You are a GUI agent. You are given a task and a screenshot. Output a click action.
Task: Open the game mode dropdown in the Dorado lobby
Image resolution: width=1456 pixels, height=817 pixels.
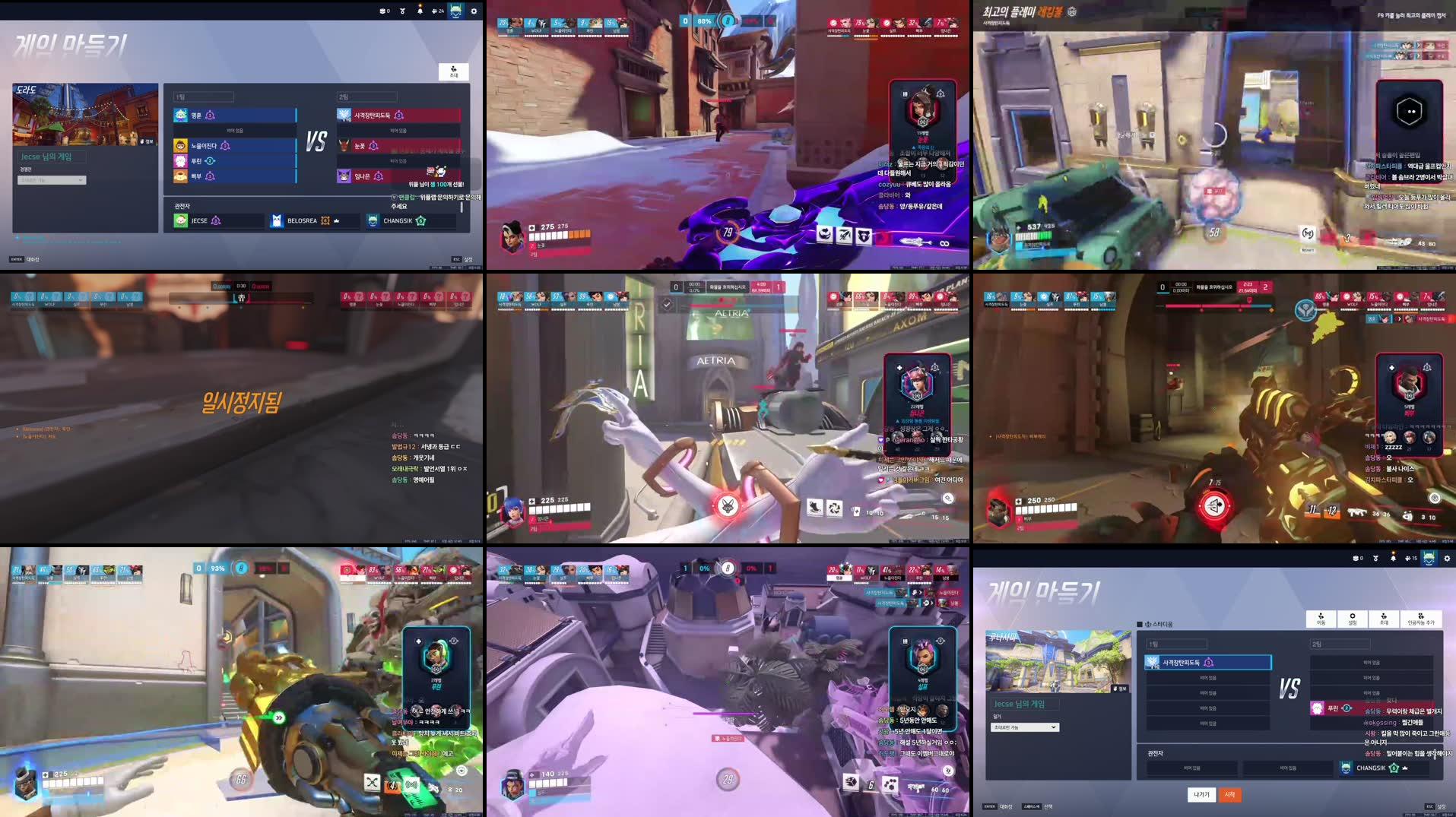[52, 180]
